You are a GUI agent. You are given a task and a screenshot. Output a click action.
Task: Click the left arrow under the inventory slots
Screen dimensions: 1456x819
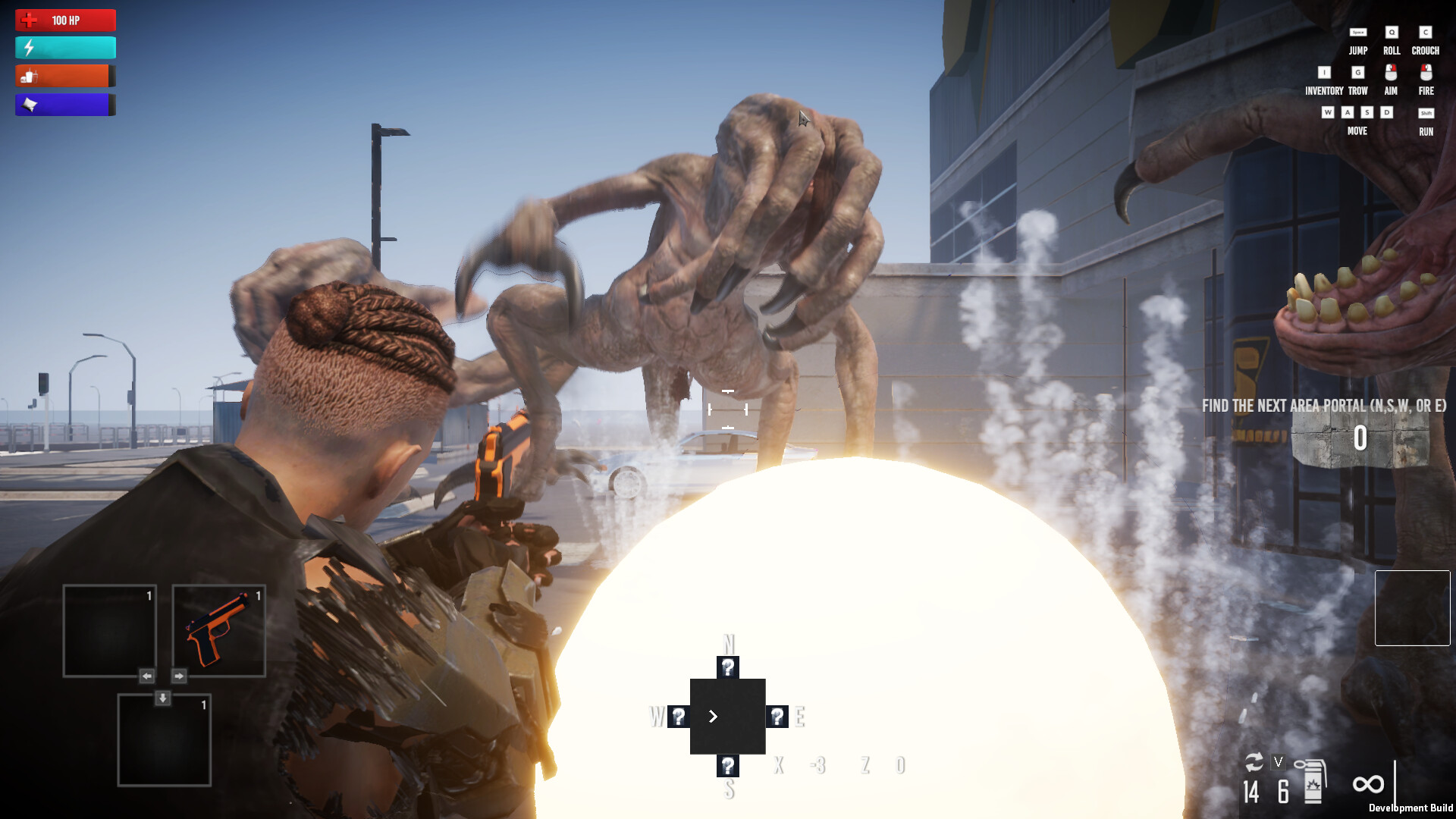click(146, 675)
